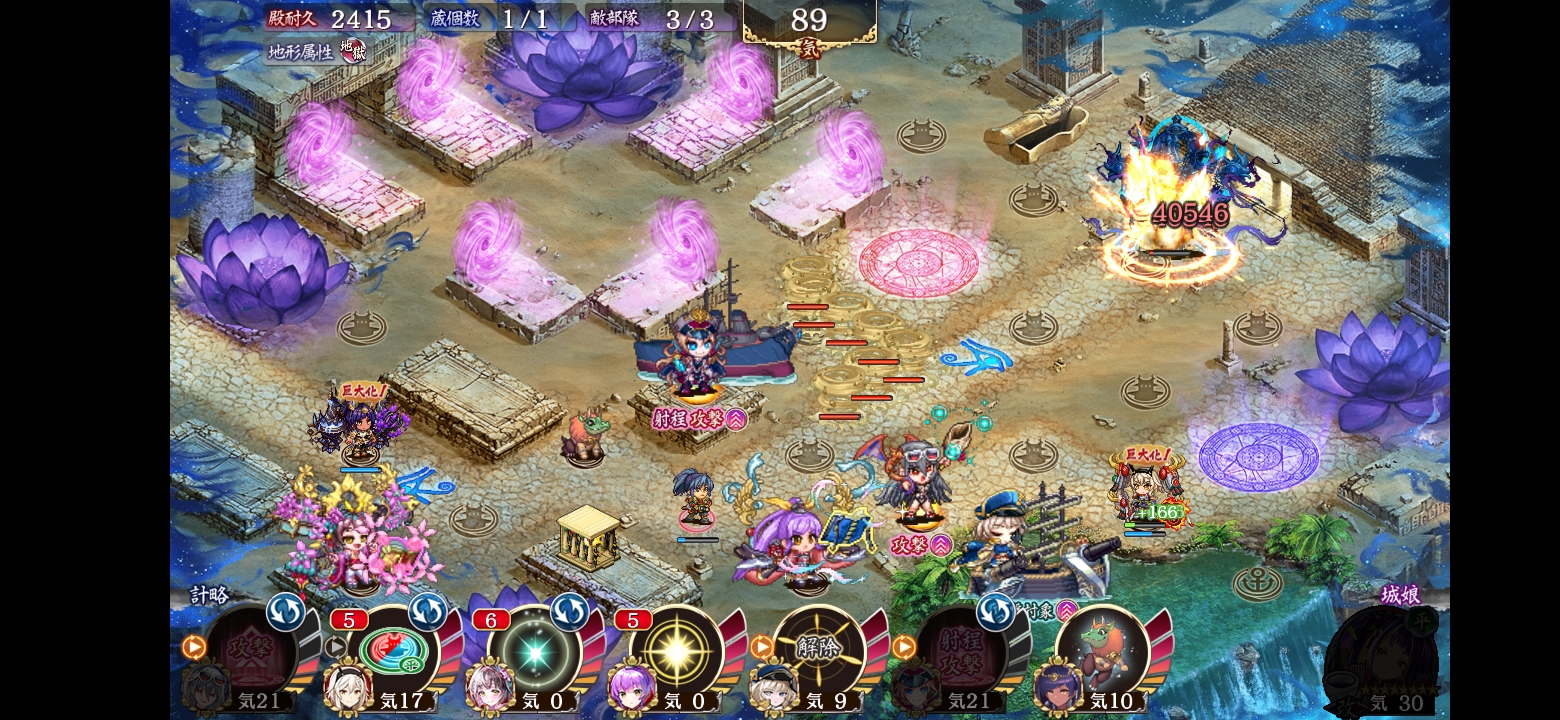
Task: Trigger the teal sparkle stratagem skill
Action: [x=534, y=650]
